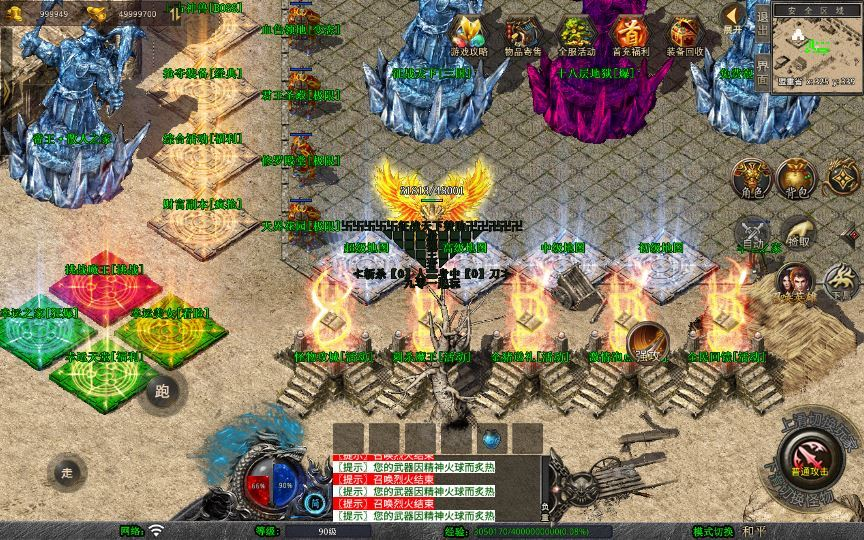Image resolution: width=864 pixels, height=540 pixels.
Task: Open the 游戏攻略 game guide icon
Action: (469, 36)
